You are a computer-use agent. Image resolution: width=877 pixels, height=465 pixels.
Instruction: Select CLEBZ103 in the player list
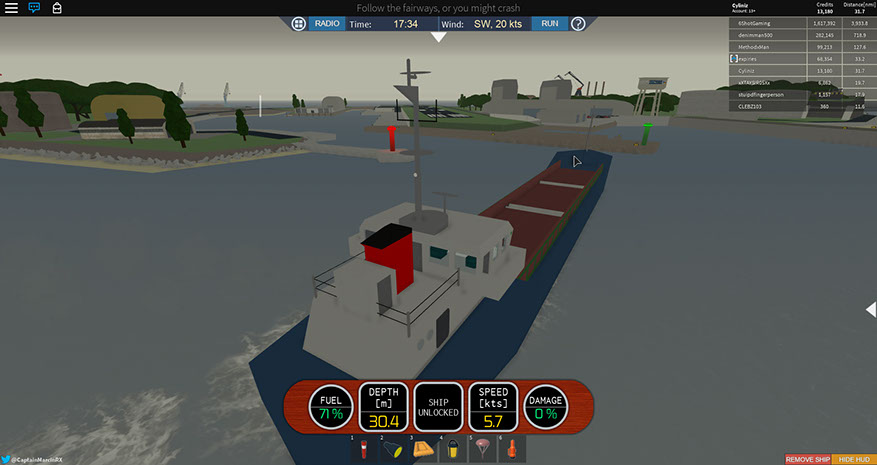point(760,107)
